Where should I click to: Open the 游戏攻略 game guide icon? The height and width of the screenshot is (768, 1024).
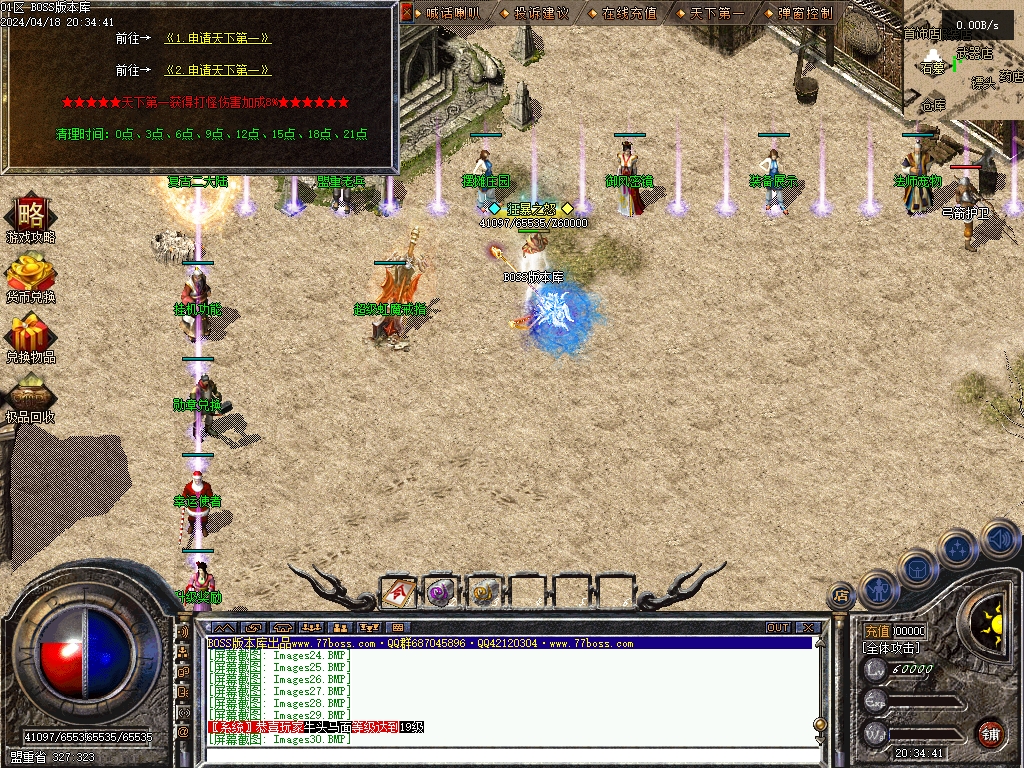[30, 217]
